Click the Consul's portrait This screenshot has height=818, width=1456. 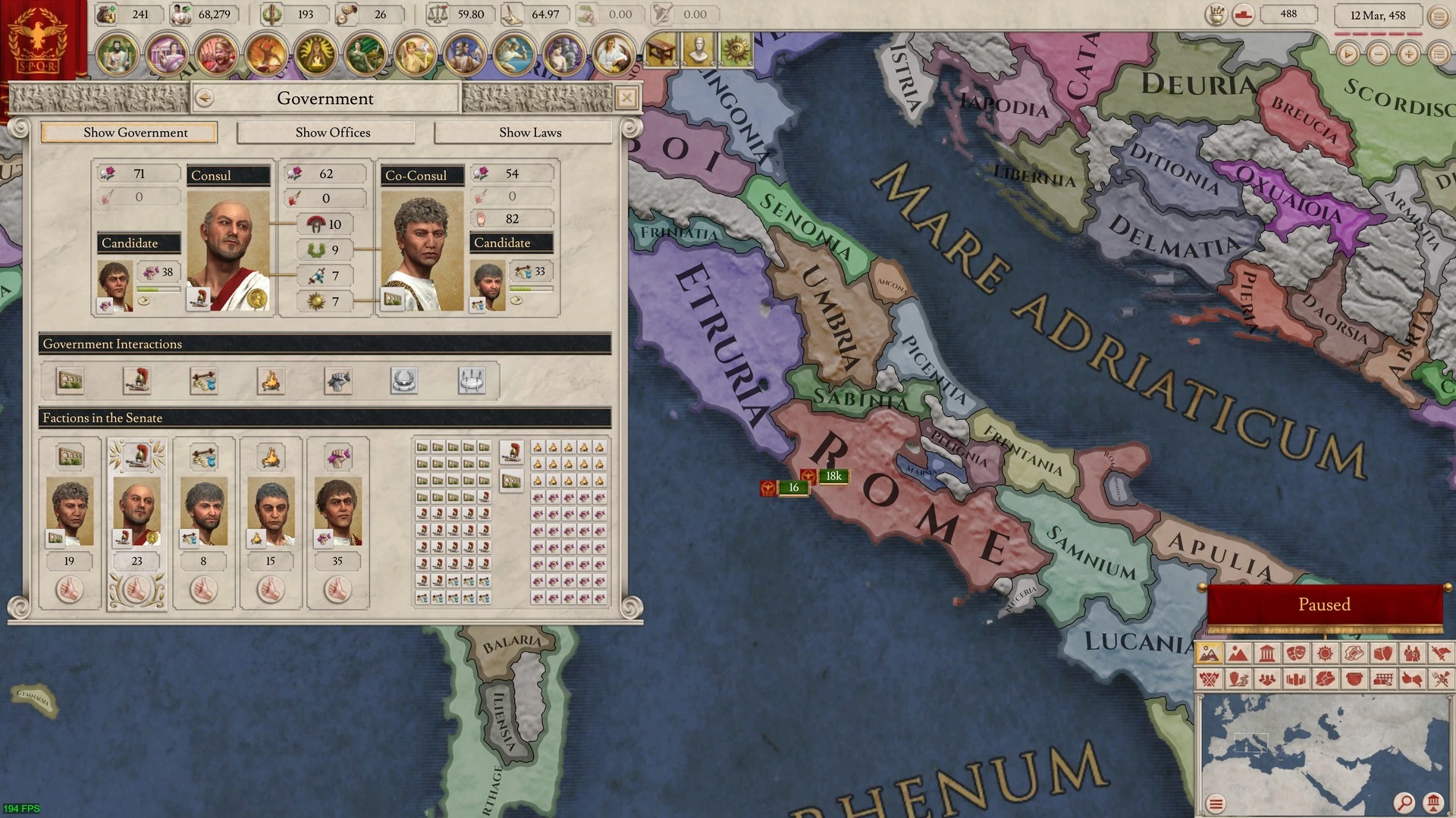228,251
